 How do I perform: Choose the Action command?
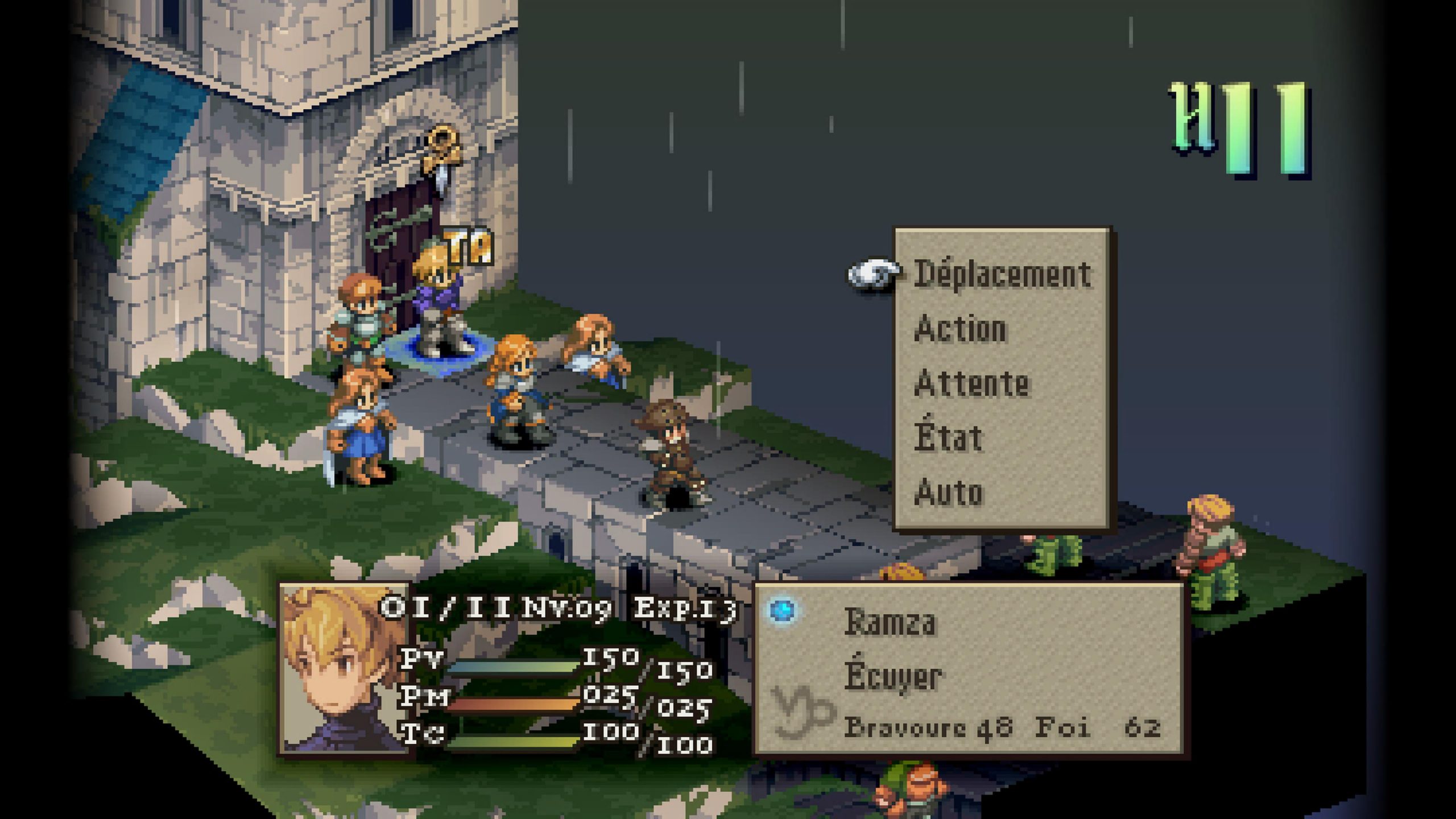[960, 329]
